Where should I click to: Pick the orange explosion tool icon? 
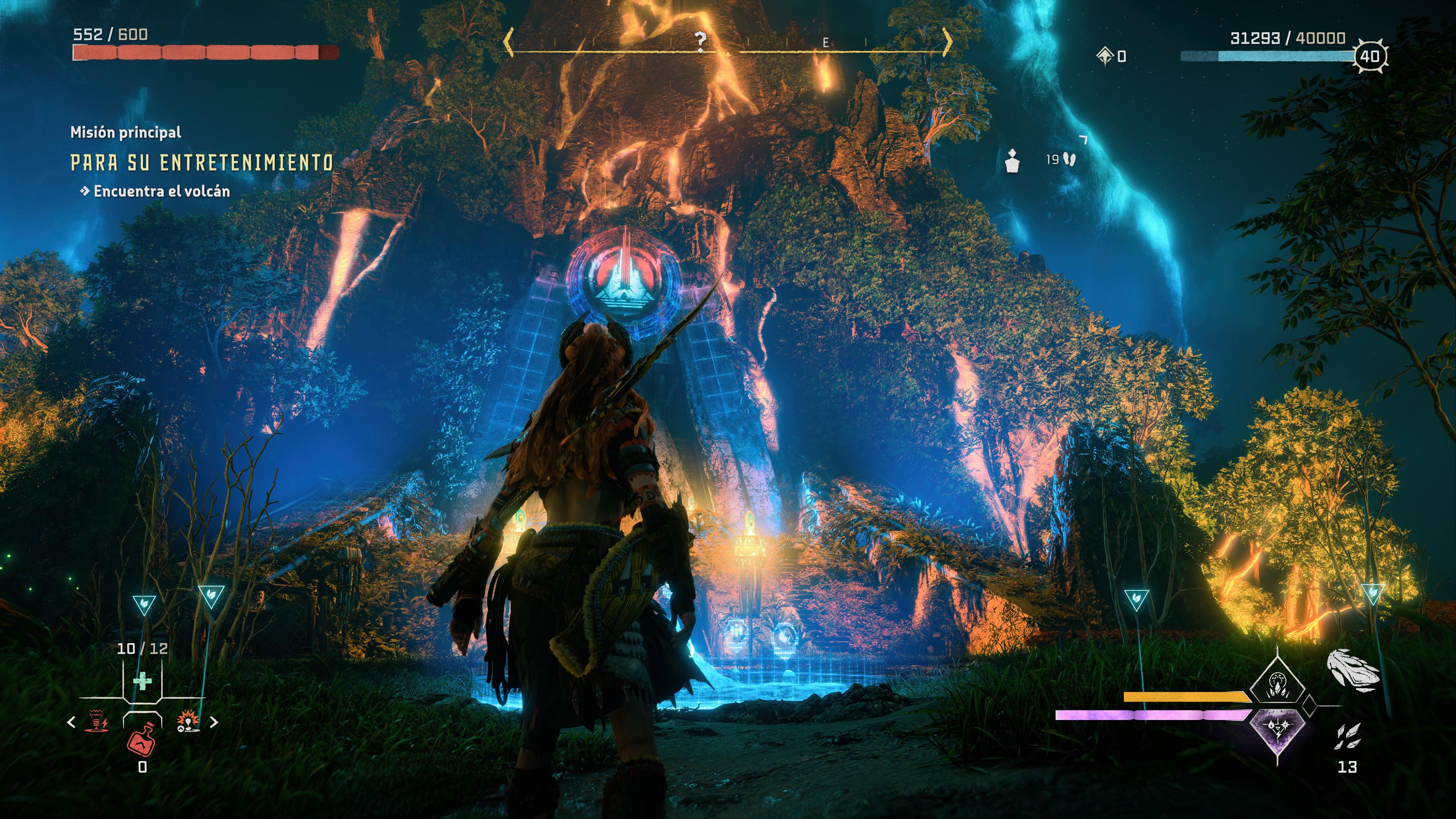pos(188,722)
